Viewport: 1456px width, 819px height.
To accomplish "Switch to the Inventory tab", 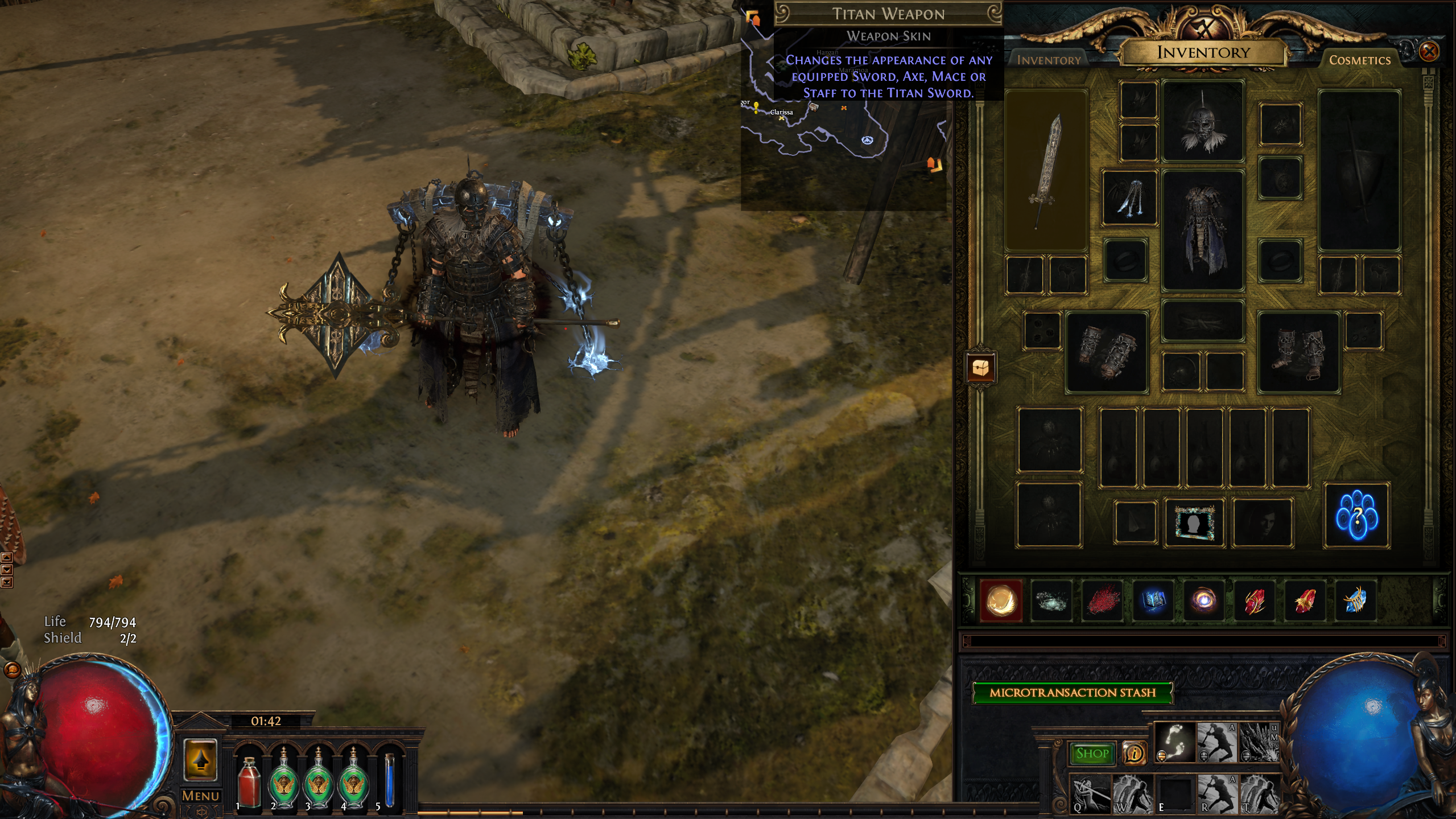I will (1048, 60).
